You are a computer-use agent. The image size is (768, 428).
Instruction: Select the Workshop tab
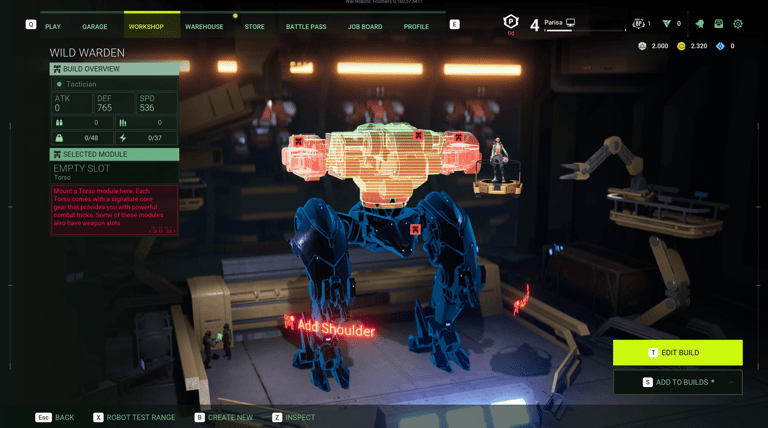[x=147, y=26]
